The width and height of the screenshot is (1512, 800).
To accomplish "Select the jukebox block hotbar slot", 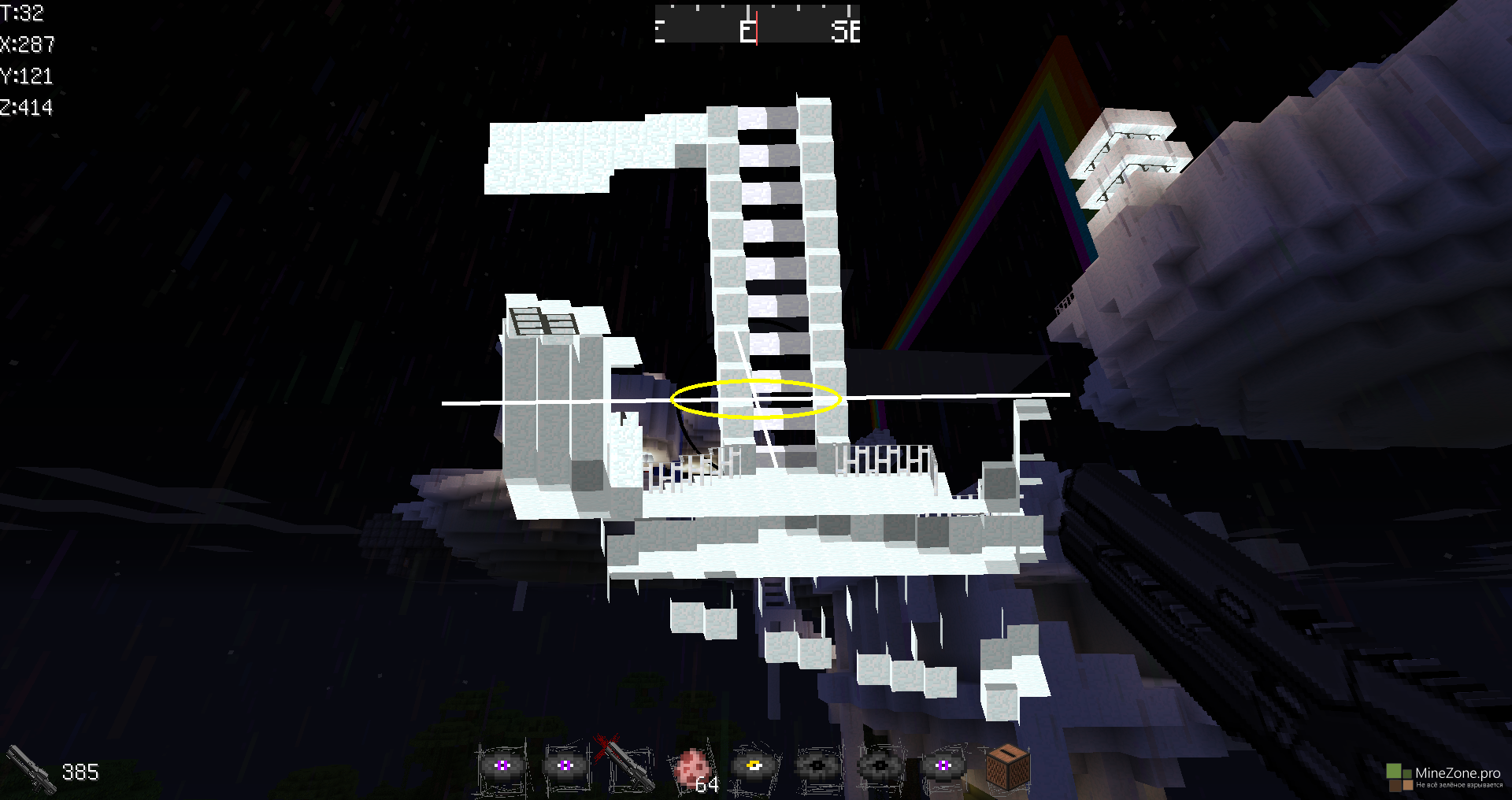I will coord(1007,765).
